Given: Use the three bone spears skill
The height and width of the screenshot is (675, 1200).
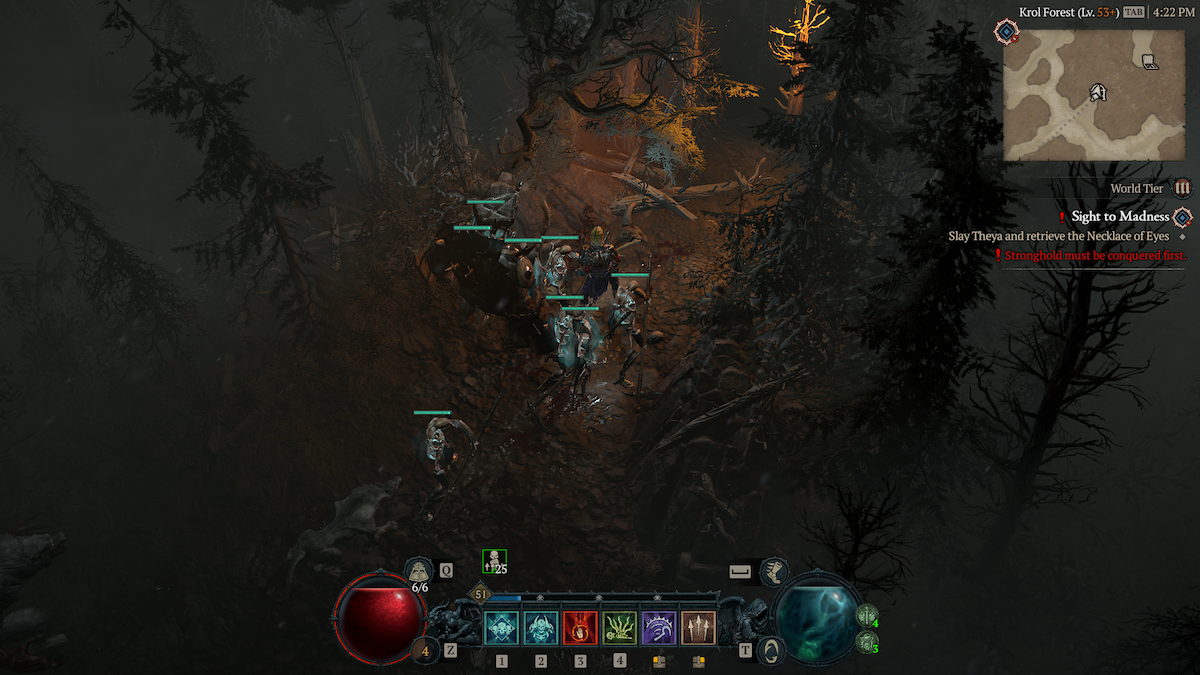Looking at the screenshot, I should pos(698,628).
